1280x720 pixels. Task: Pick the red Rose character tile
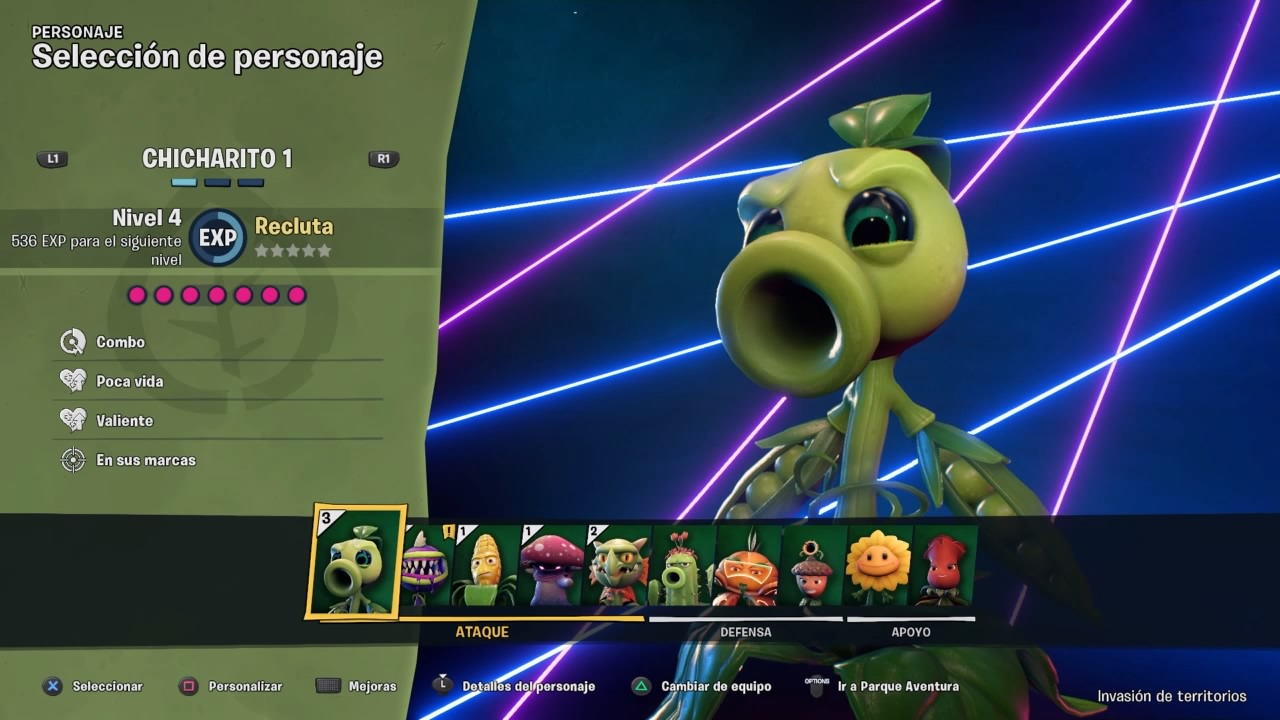tap(943, 568)
